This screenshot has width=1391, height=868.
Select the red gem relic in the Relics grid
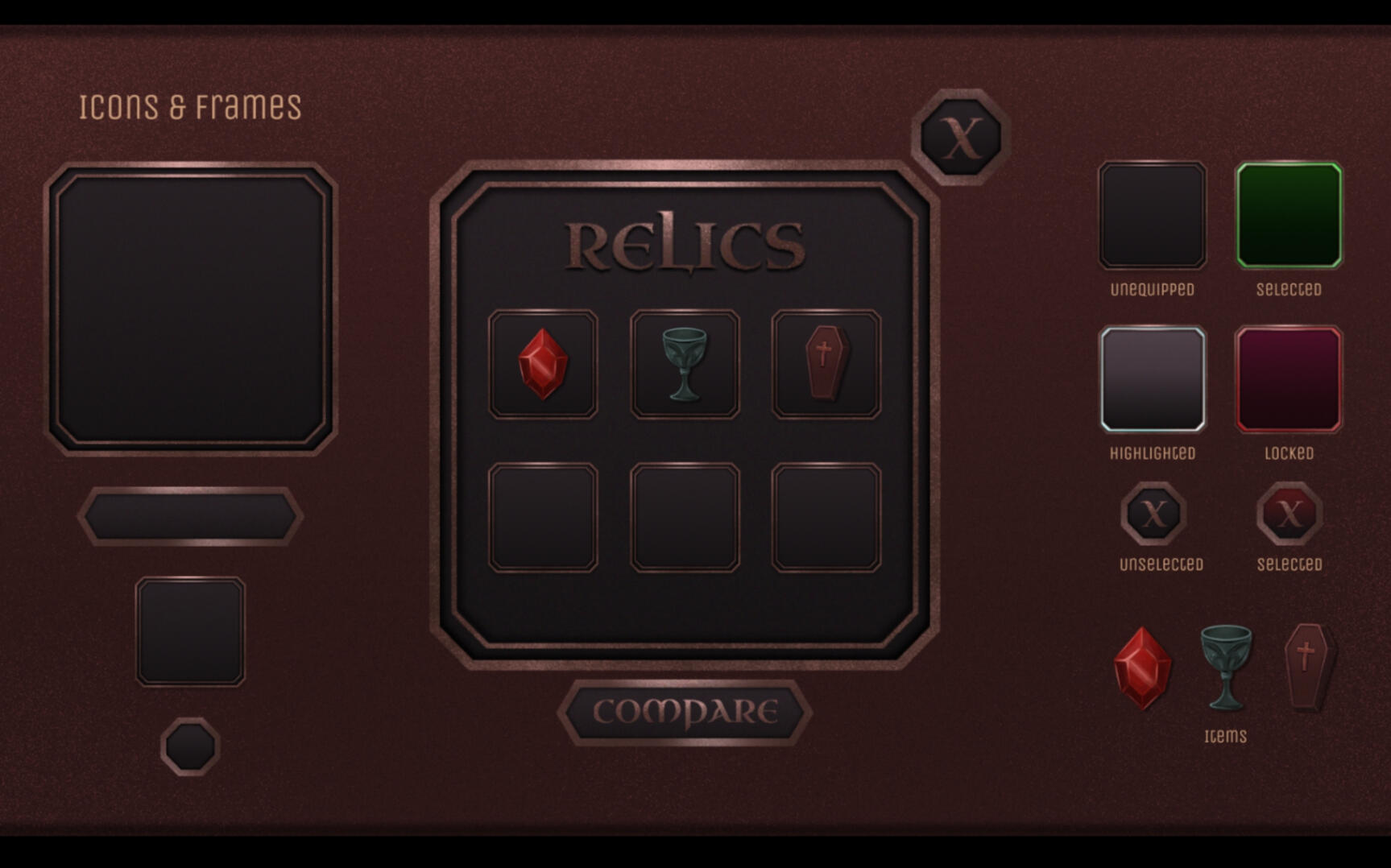click(x=544, y=362)
